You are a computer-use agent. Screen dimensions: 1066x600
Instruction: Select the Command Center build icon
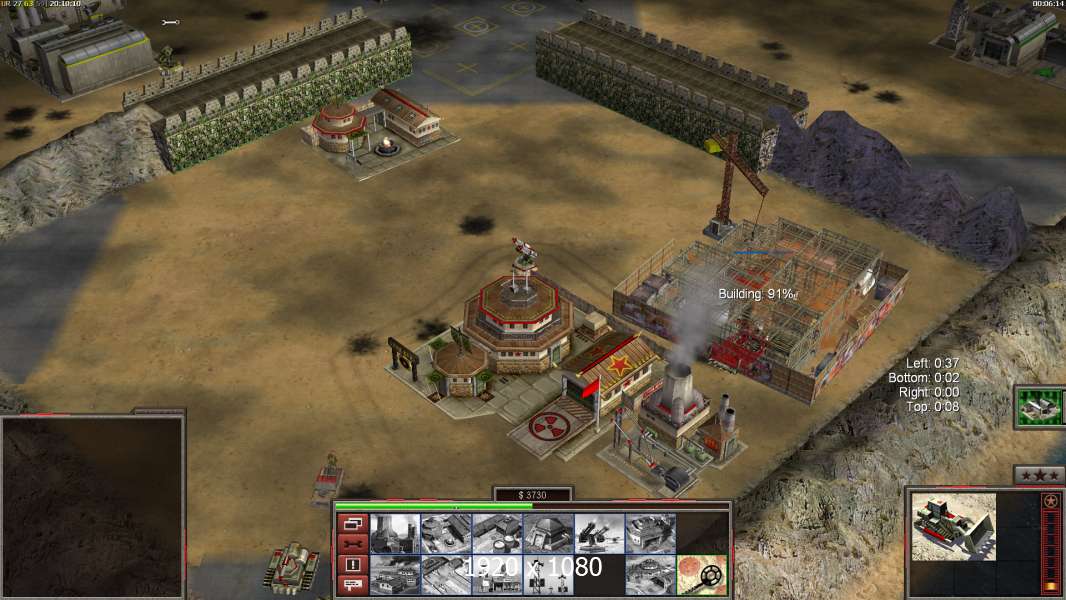[650, 574]
